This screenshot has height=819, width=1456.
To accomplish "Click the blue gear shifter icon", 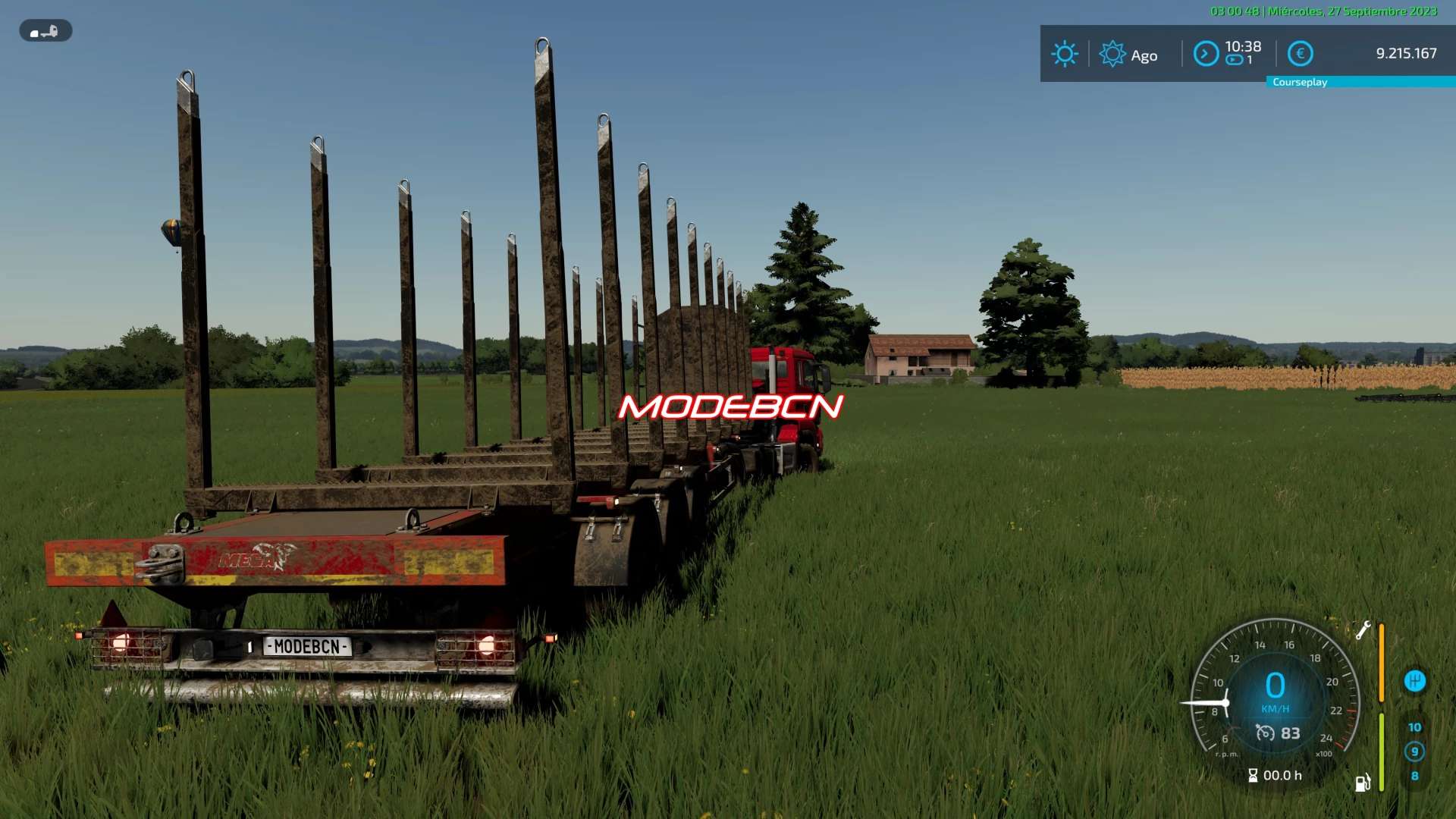I will pyautogui.click(x=1414, y=681).
